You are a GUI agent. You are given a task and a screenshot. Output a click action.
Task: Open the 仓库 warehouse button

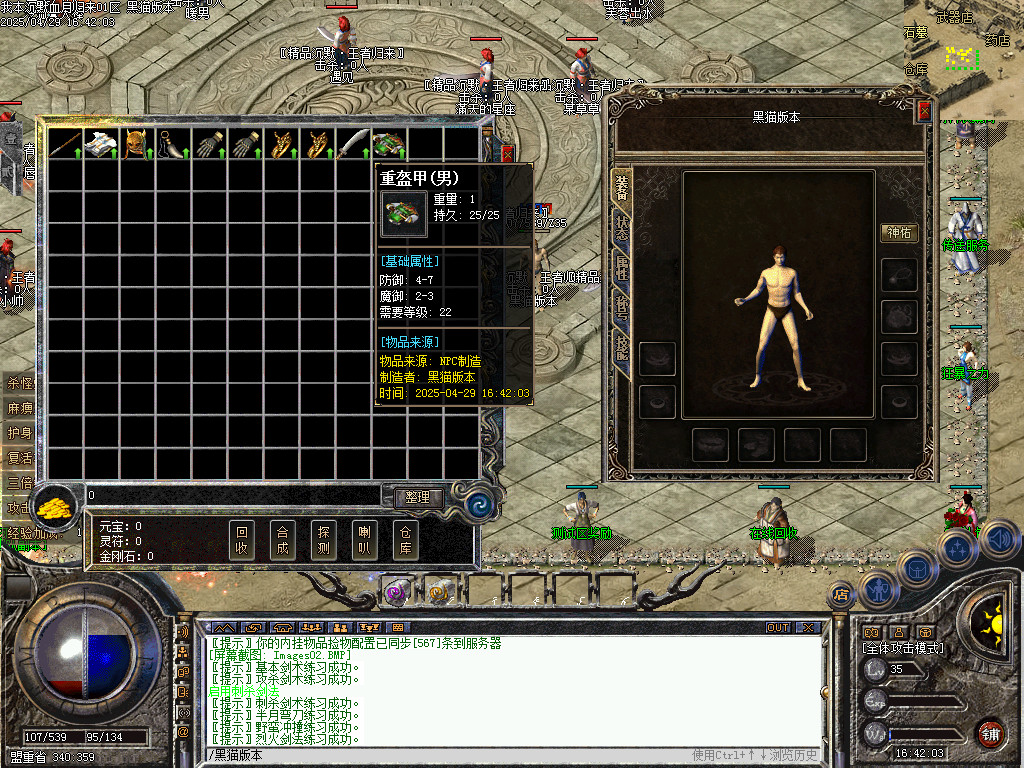[x=404, y=541]
